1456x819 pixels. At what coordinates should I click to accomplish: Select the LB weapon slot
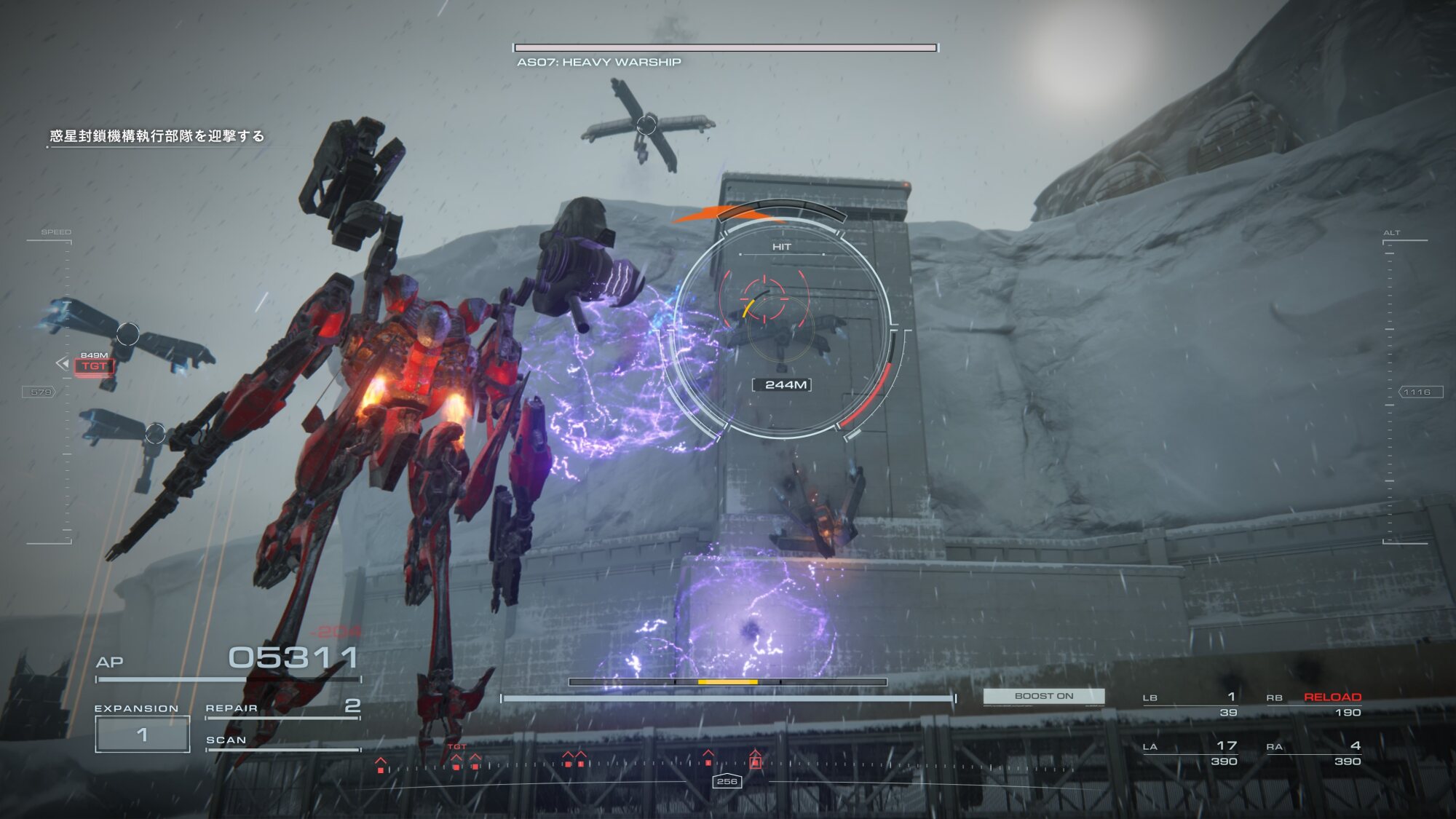(x=1190, y=704)
